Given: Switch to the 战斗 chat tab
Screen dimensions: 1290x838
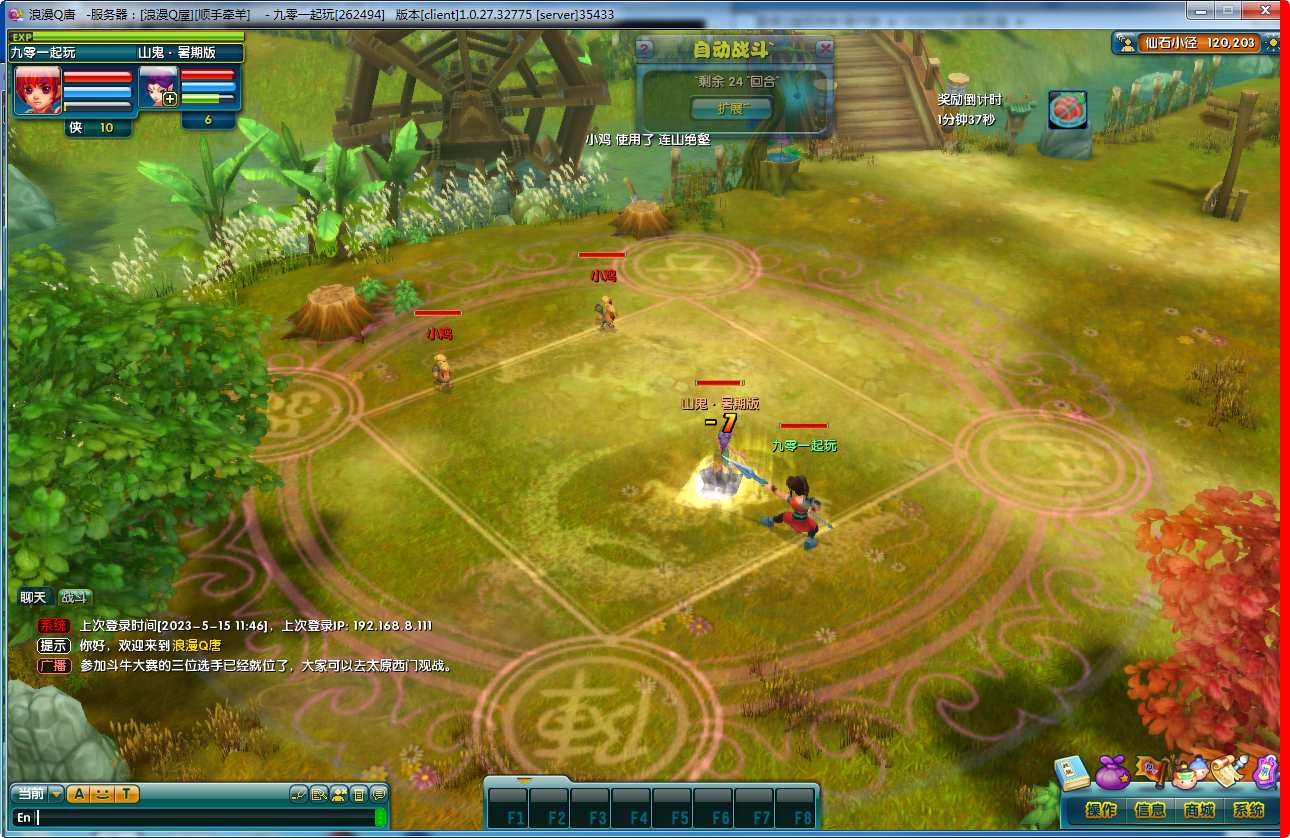Looking at the screenshot, I should [x=74, y=598].
